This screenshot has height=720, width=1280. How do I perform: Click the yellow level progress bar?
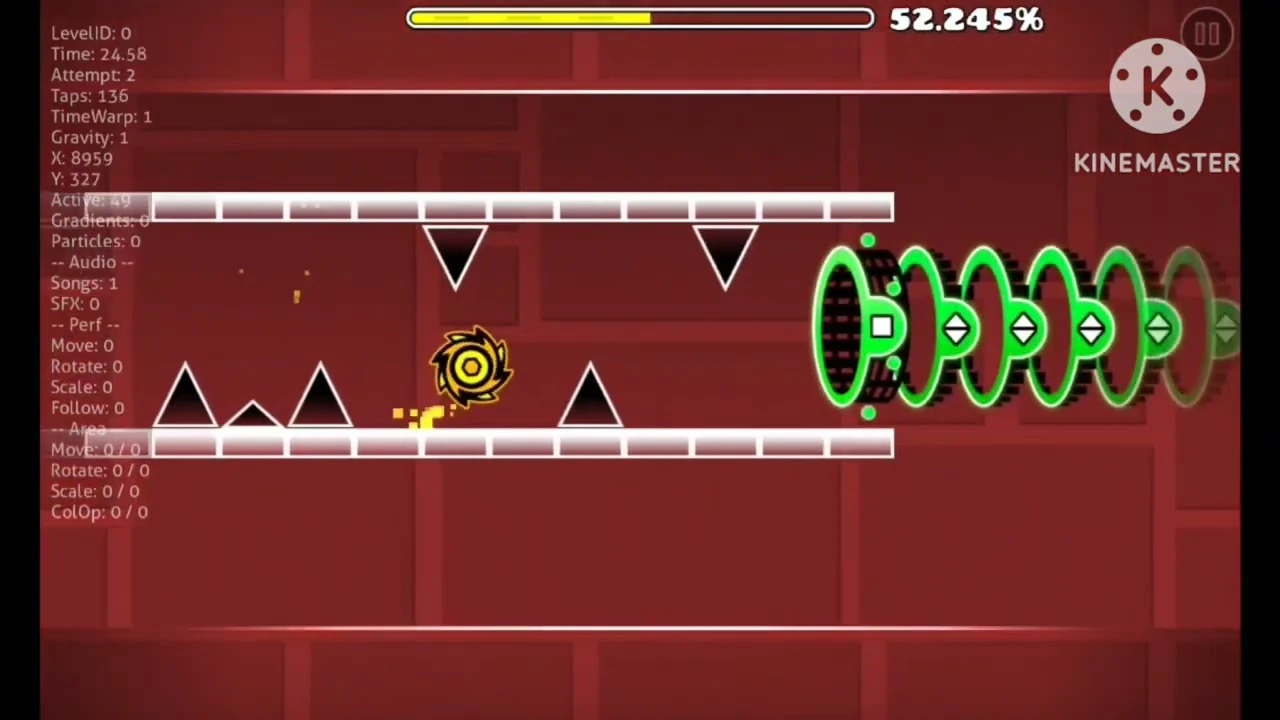tap(530, 18)
